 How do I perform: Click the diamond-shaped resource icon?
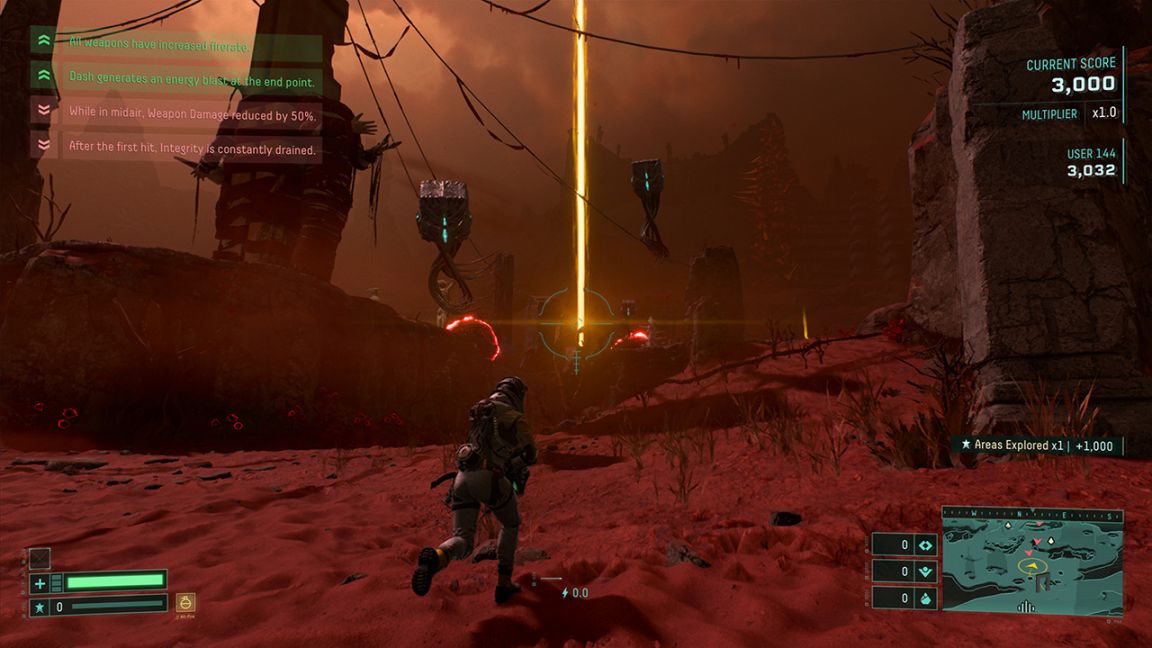(x=925, y=545)
